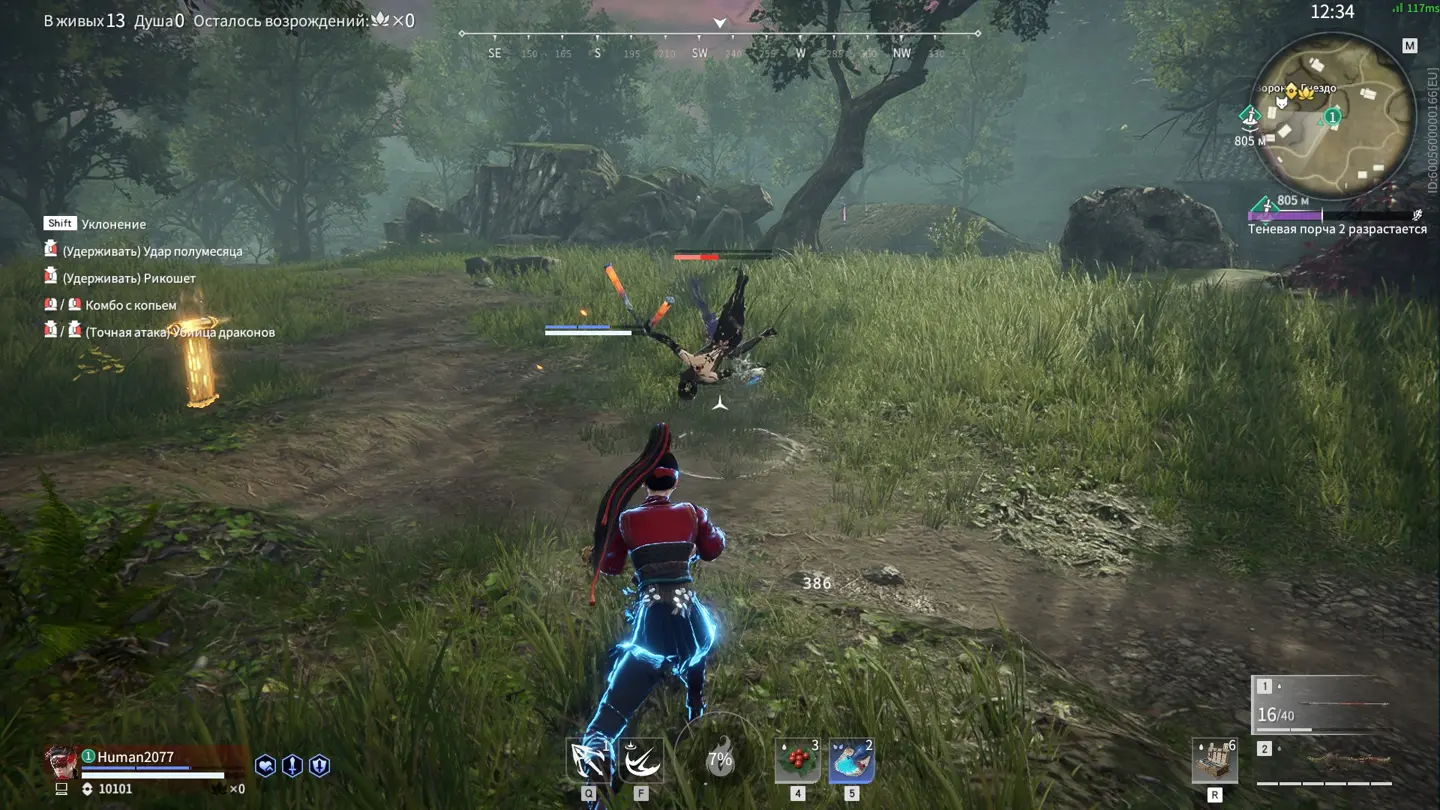The height and width of the screenshot is (810, 1440).
Task: Click the heart glyph buff icon
Action: (x=265, y=766)
